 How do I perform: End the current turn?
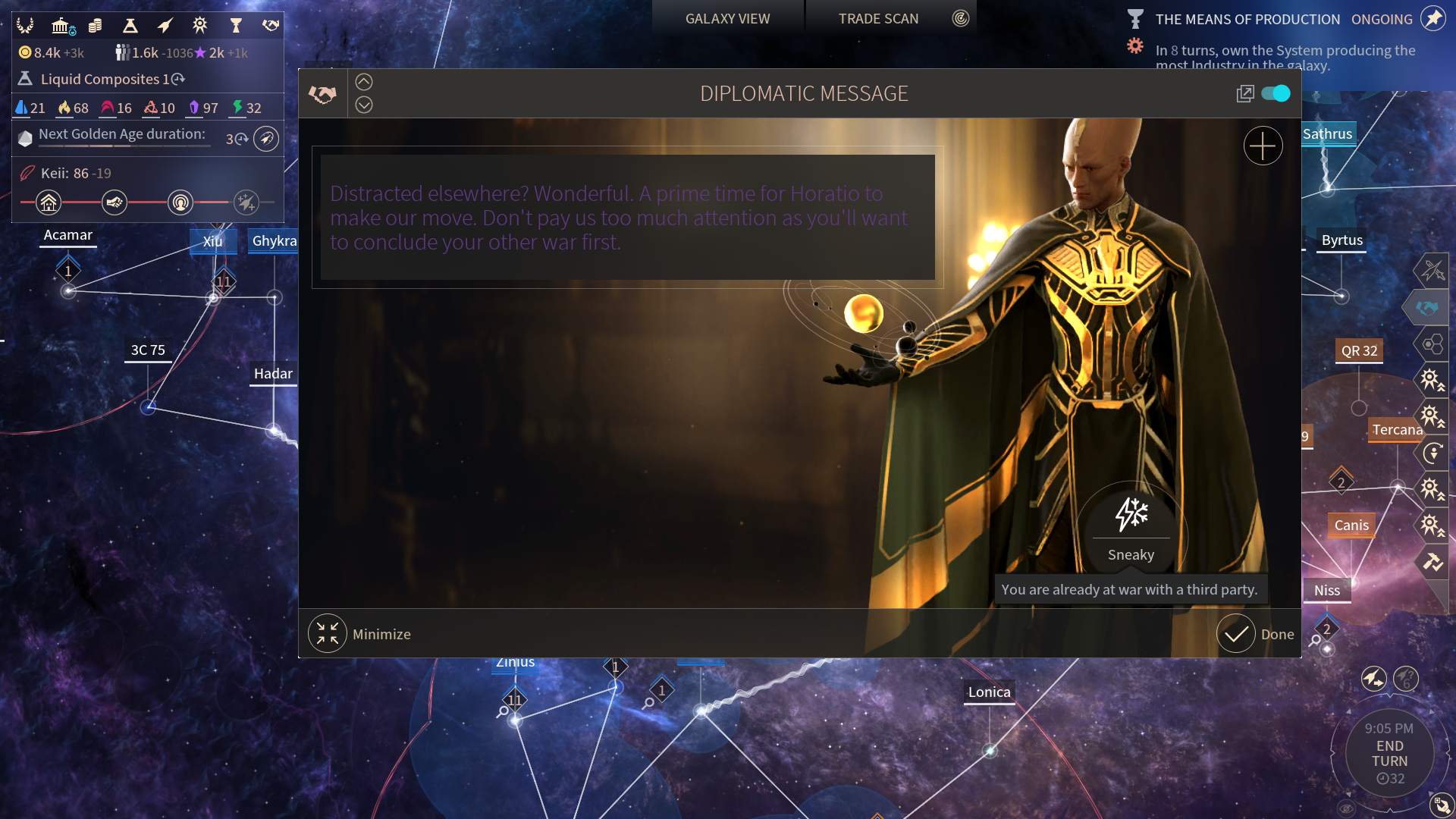point(1389,754)
